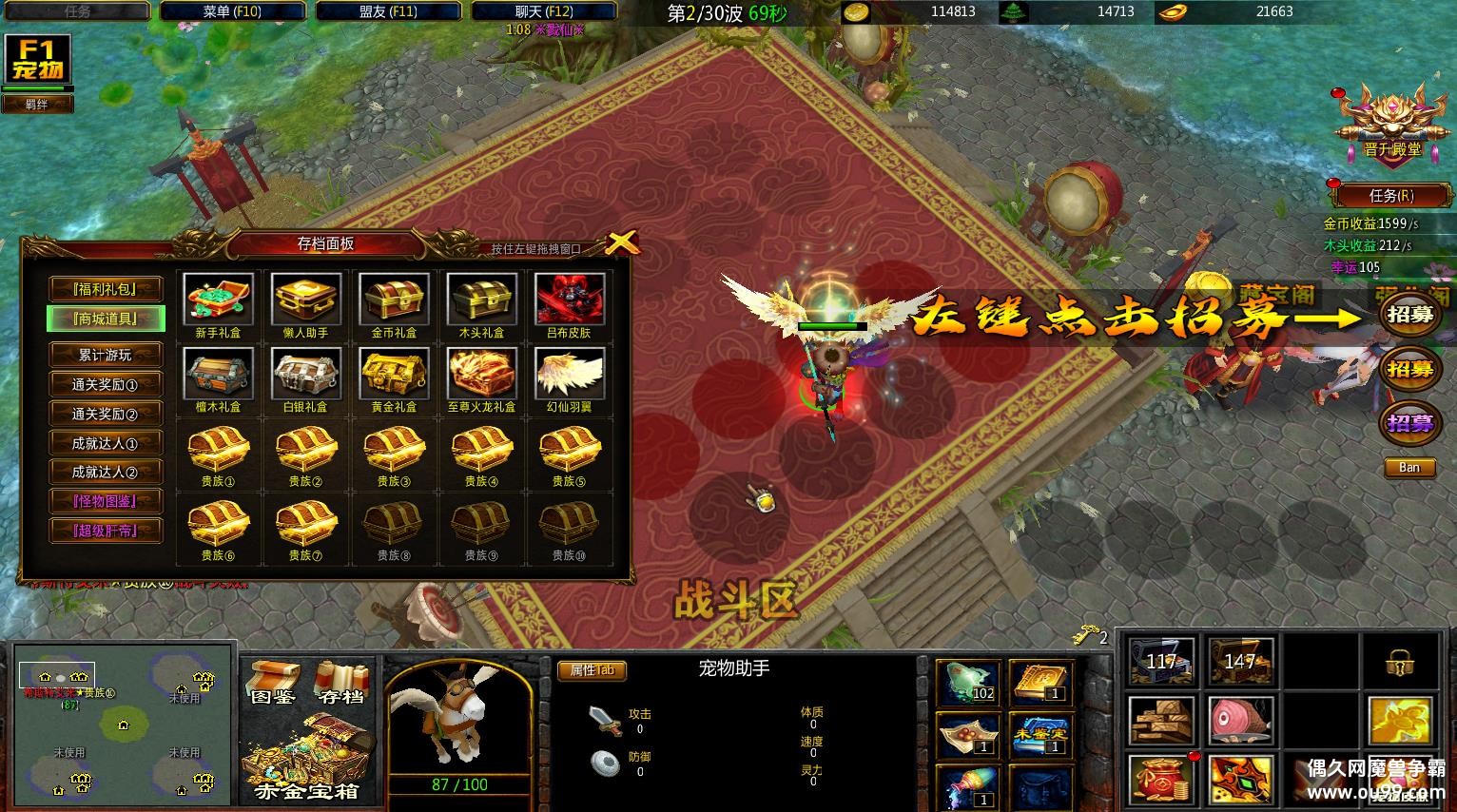Open the 赤金宝箱 treasure chest
The width and height of the screenshot is (1457, 812).
coord(307,758)
